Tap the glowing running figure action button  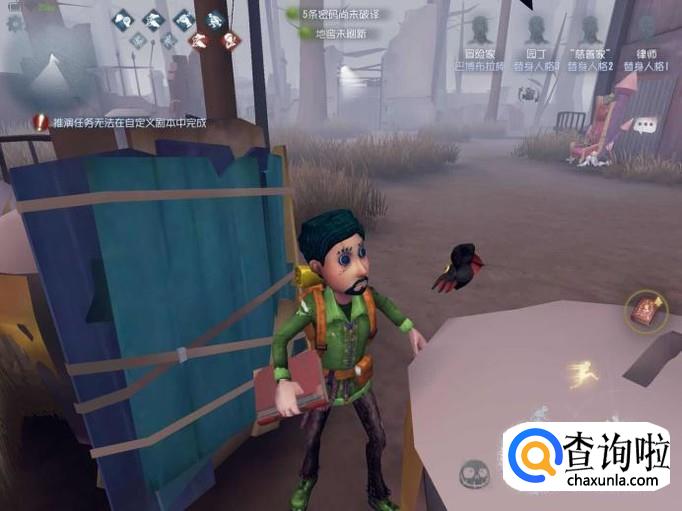[581, 376]
